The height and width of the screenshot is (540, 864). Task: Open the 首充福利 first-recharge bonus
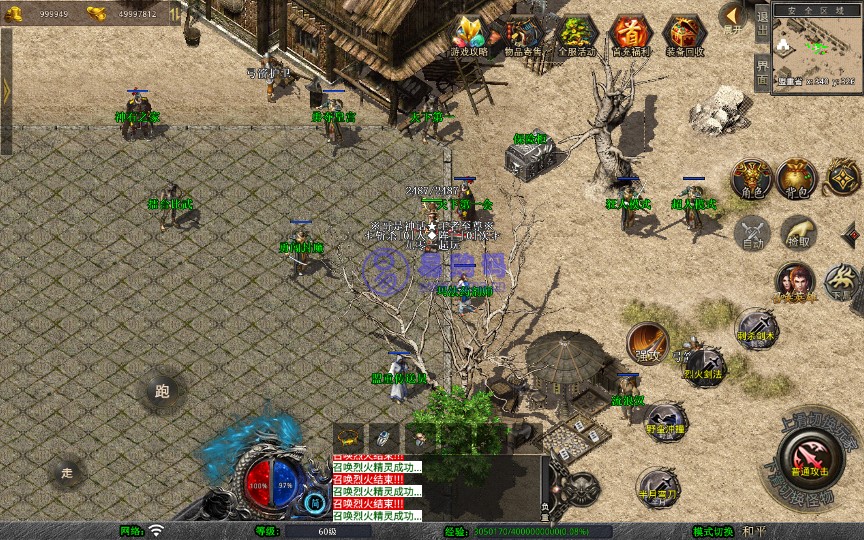pyautogui.click(x=630, y=35)
